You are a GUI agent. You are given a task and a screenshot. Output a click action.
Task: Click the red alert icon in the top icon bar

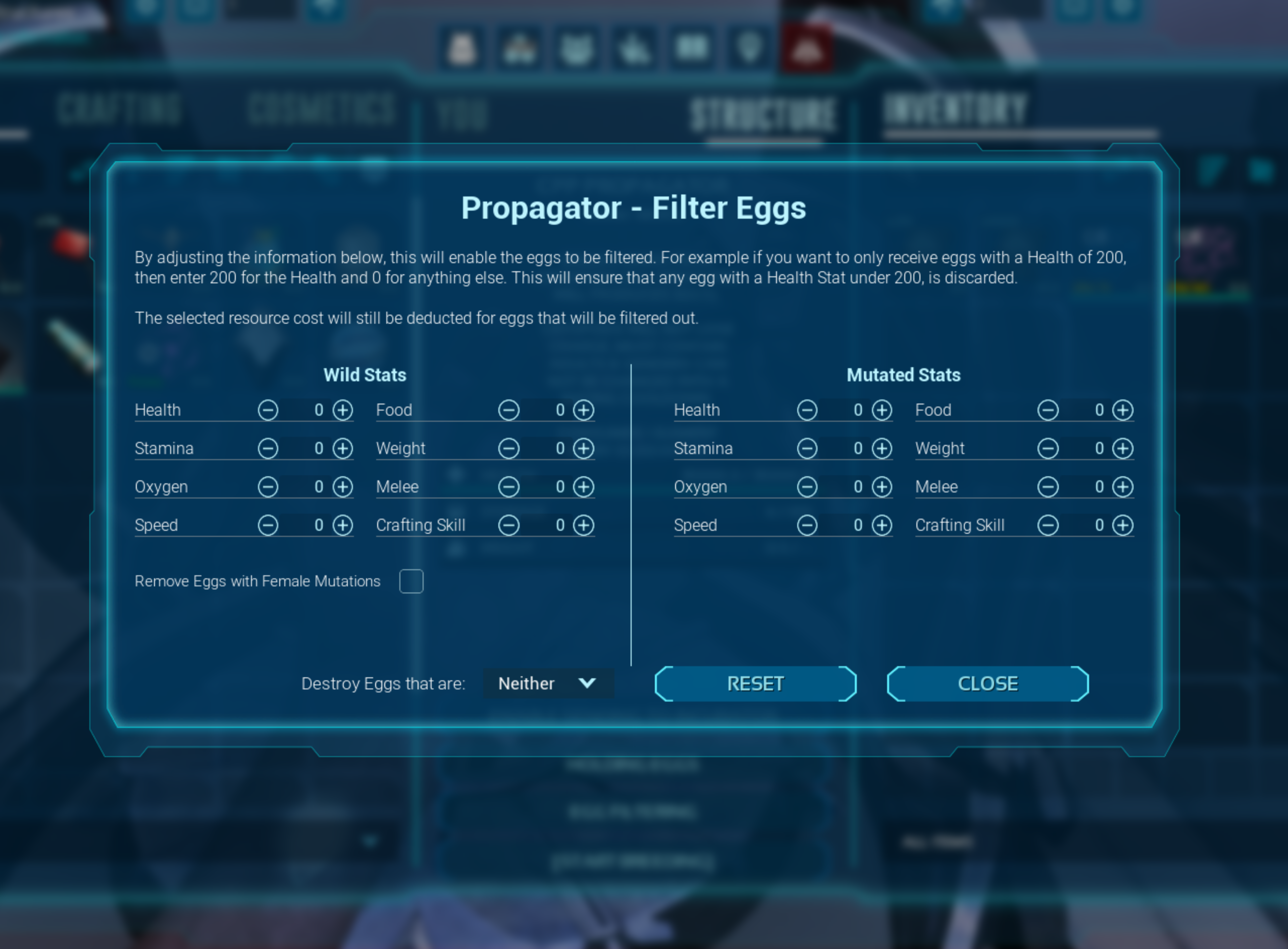tap(807, 49)
